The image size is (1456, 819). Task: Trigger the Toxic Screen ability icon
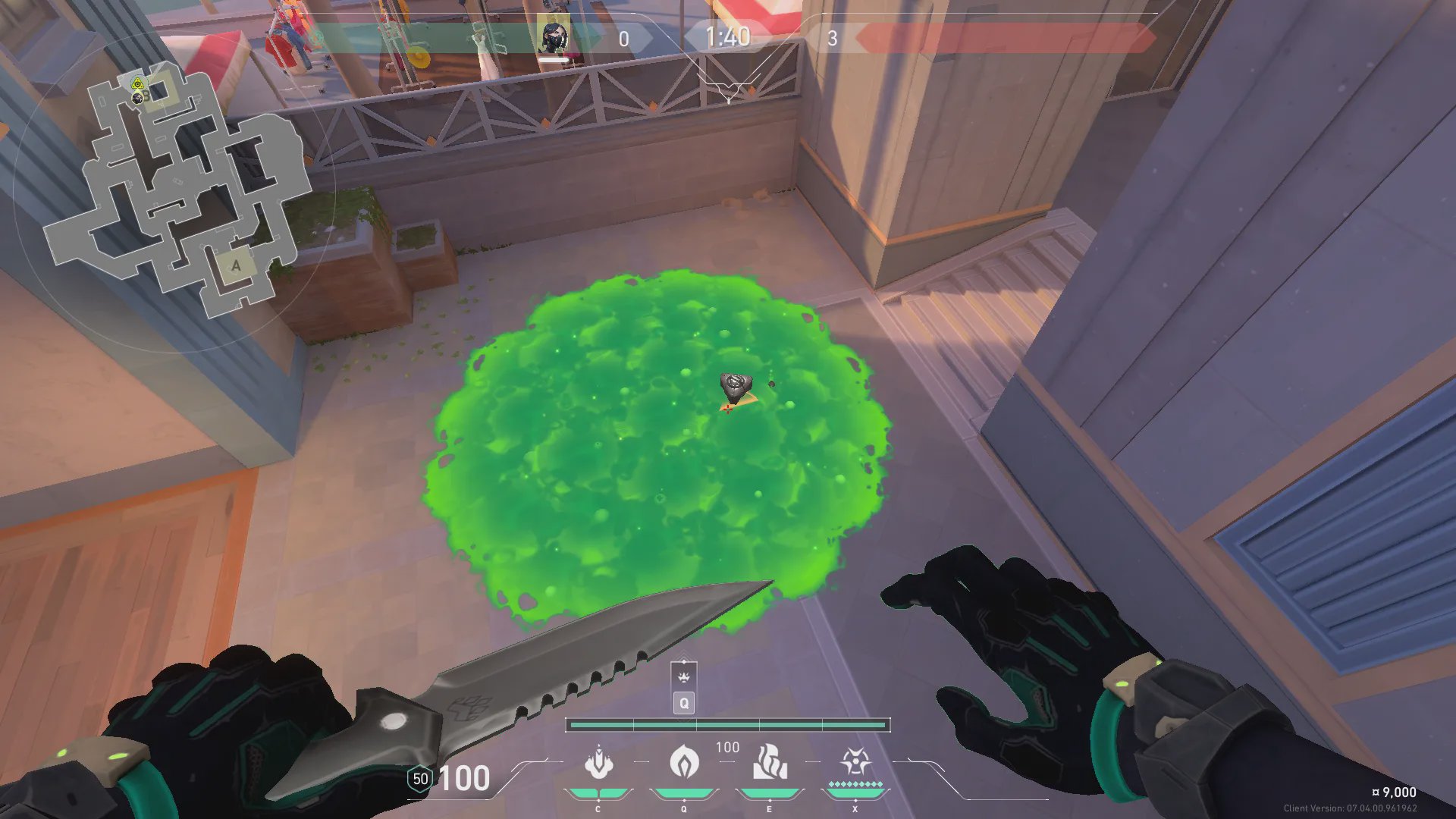pos(769,762)
